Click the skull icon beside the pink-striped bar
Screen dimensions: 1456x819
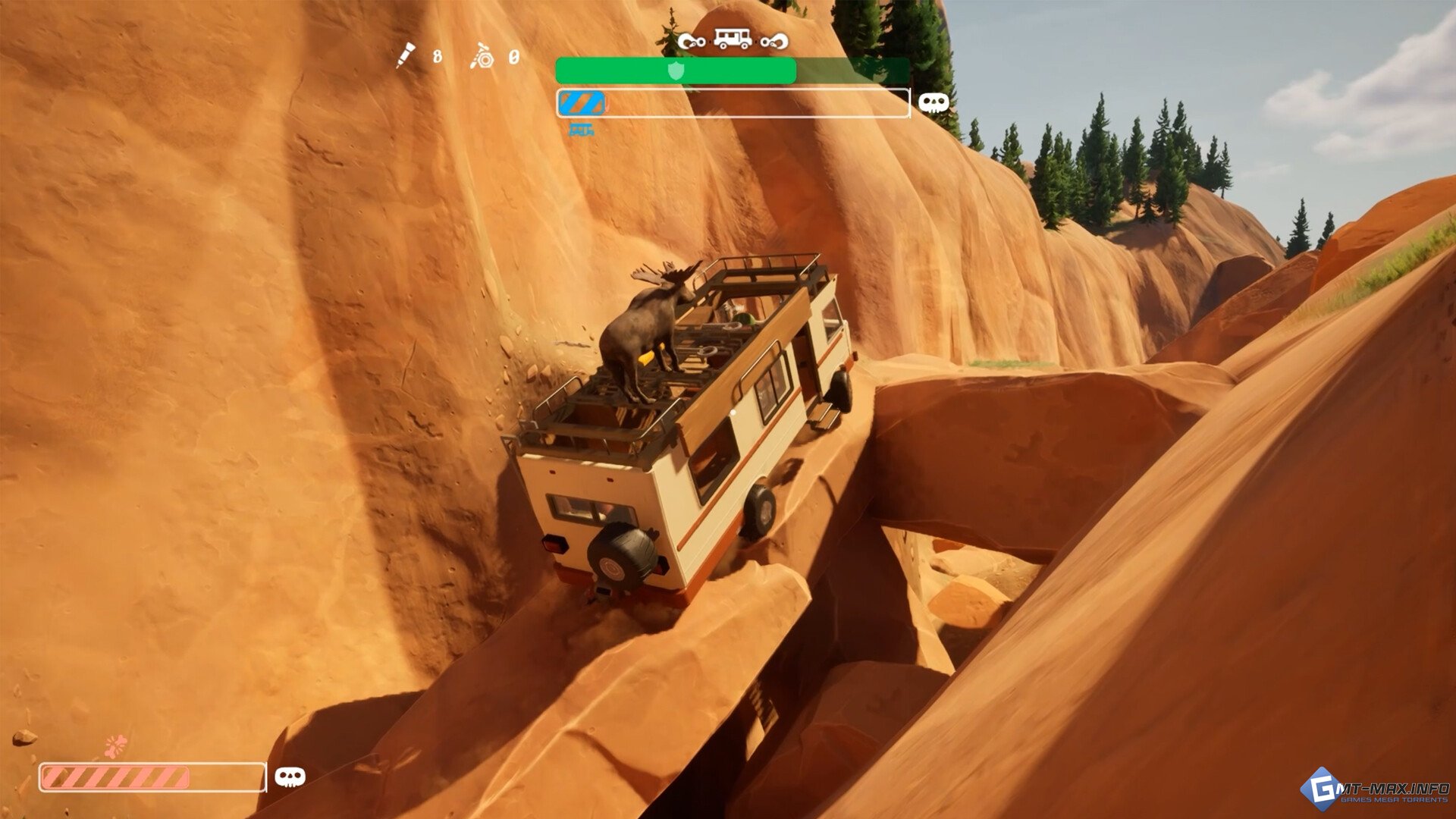tap(290, 777)
